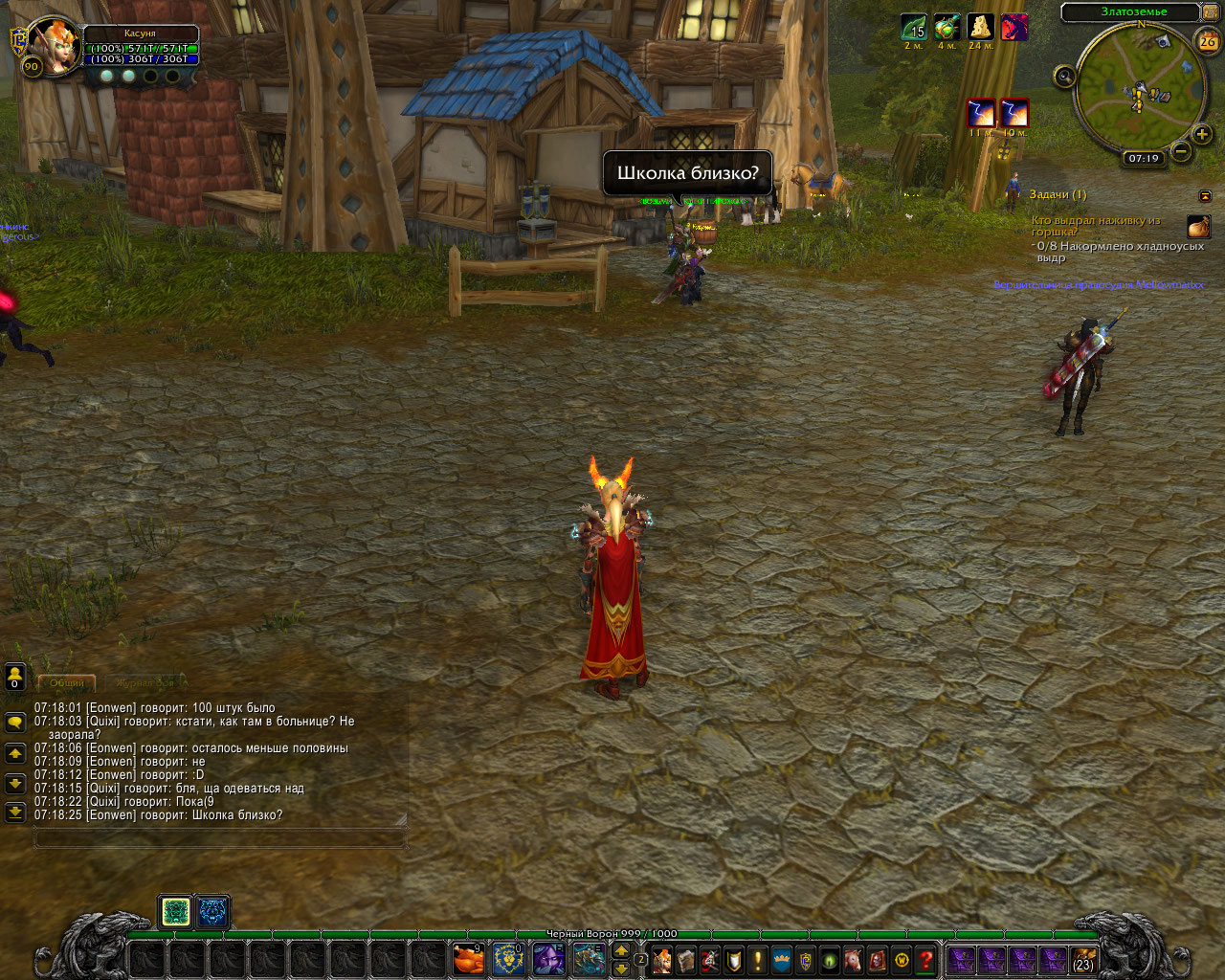Select quest "Кто выдрал наживку из горшка?"
Viewport: 1225px width, 980px height.
coord(1095,226)
